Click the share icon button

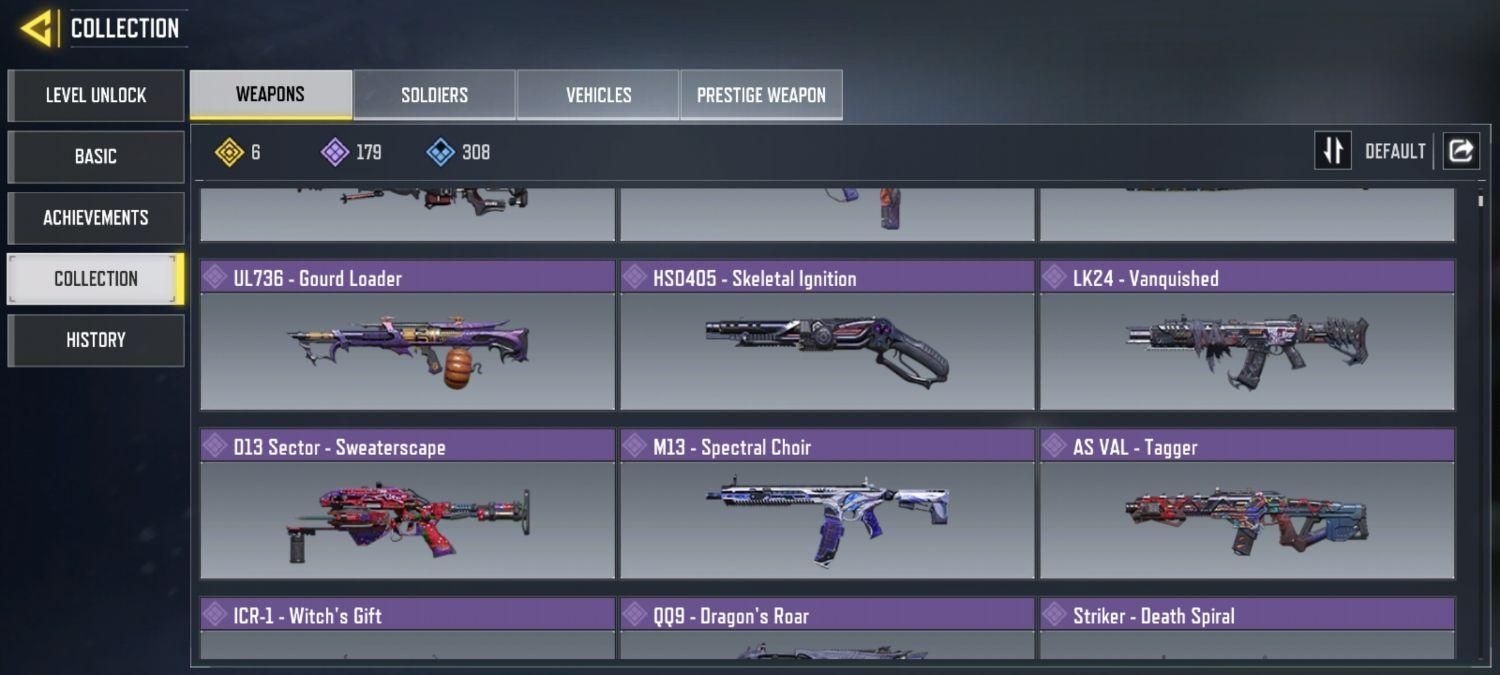(x=1460, y=151)
